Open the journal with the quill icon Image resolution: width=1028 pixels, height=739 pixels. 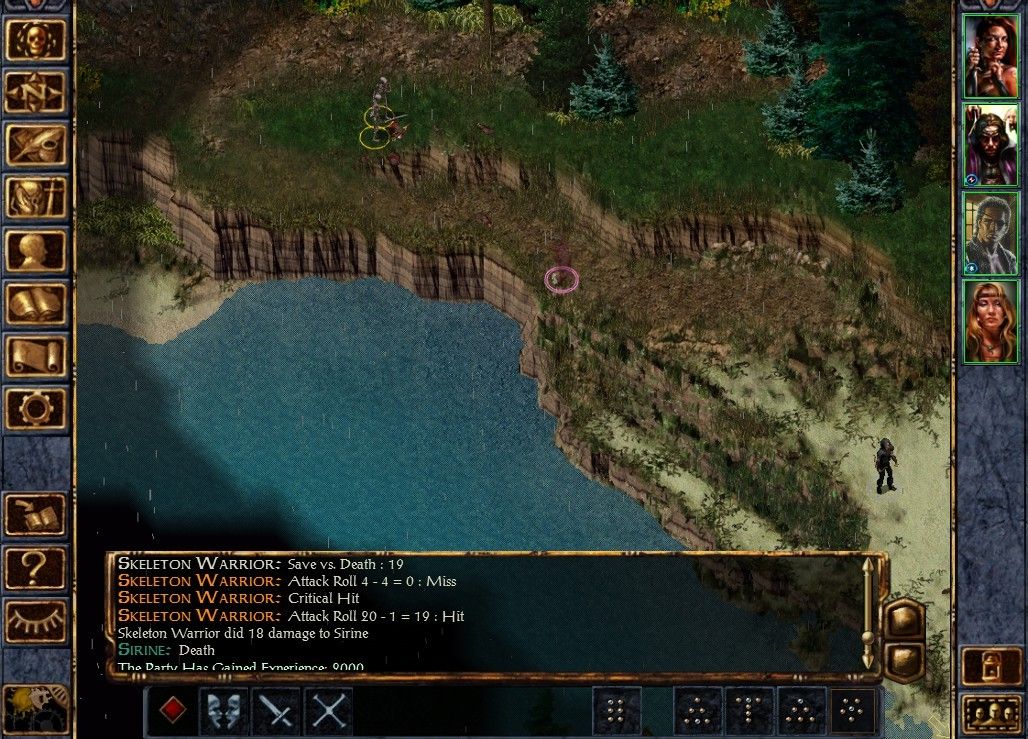click(x=36, y=145)
